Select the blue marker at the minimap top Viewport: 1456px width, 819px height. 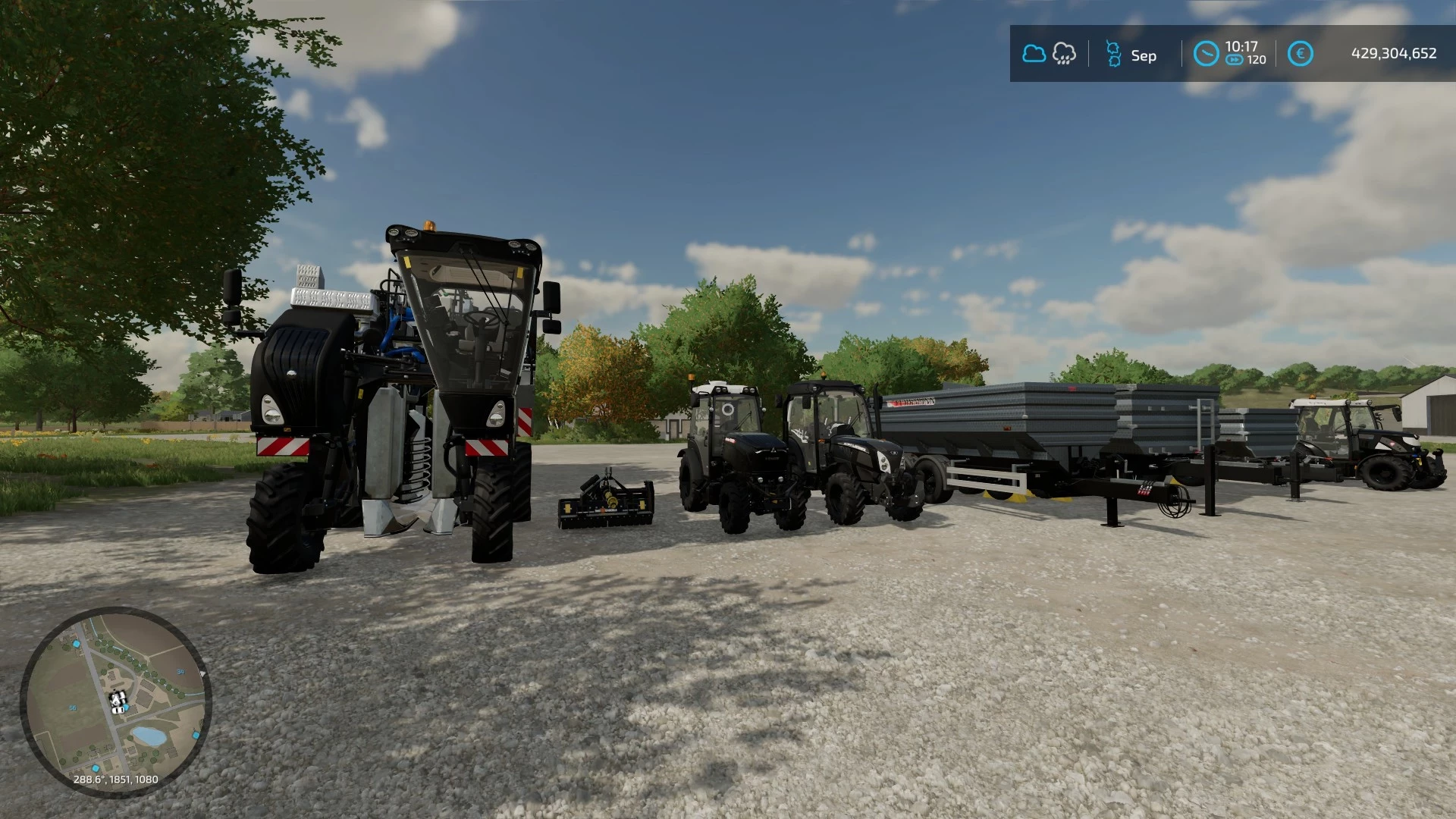[x=77, y=643]
